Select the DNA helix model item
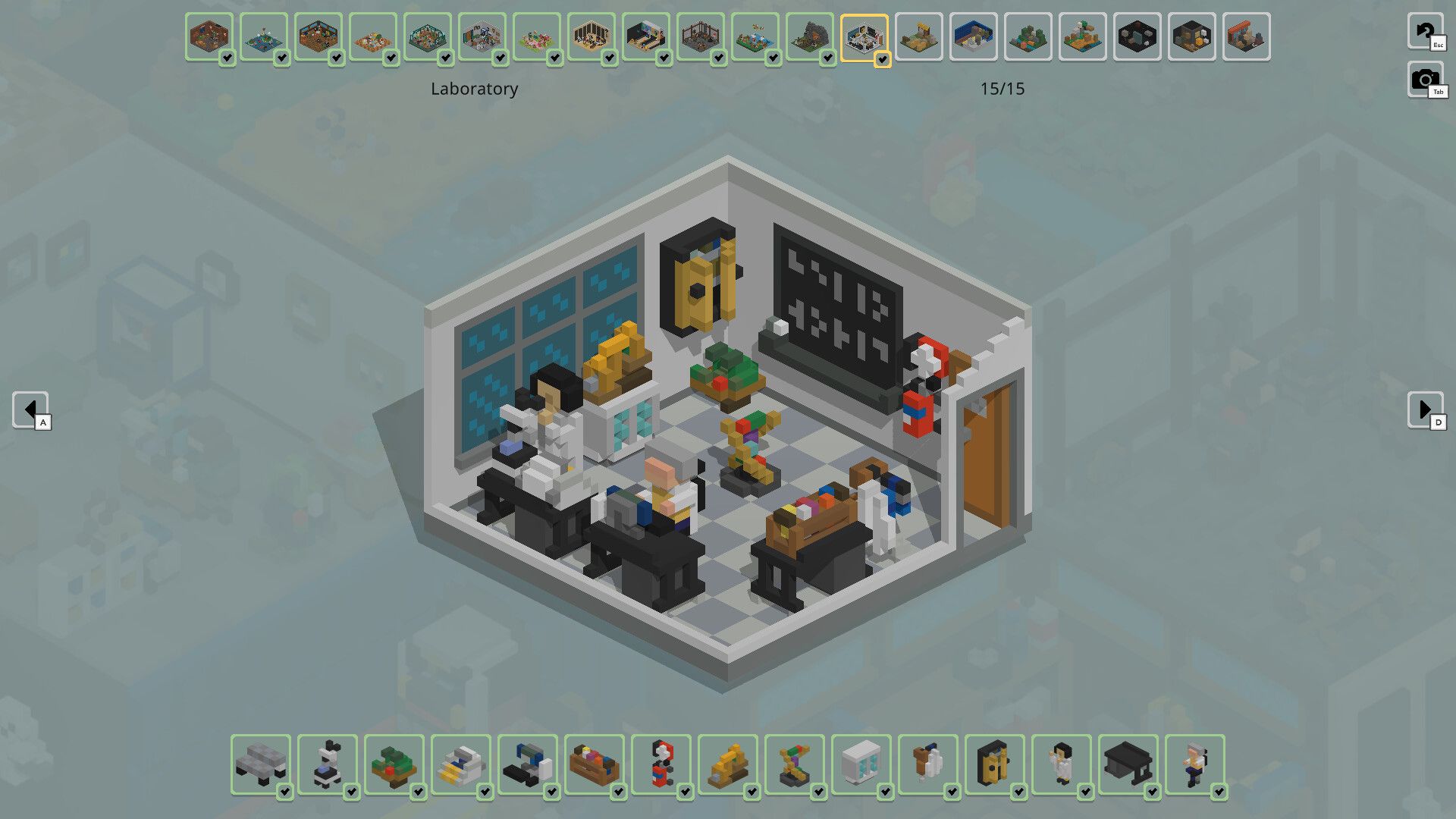The width and height of the screenshot is (1456, 819). pos(795,764)
